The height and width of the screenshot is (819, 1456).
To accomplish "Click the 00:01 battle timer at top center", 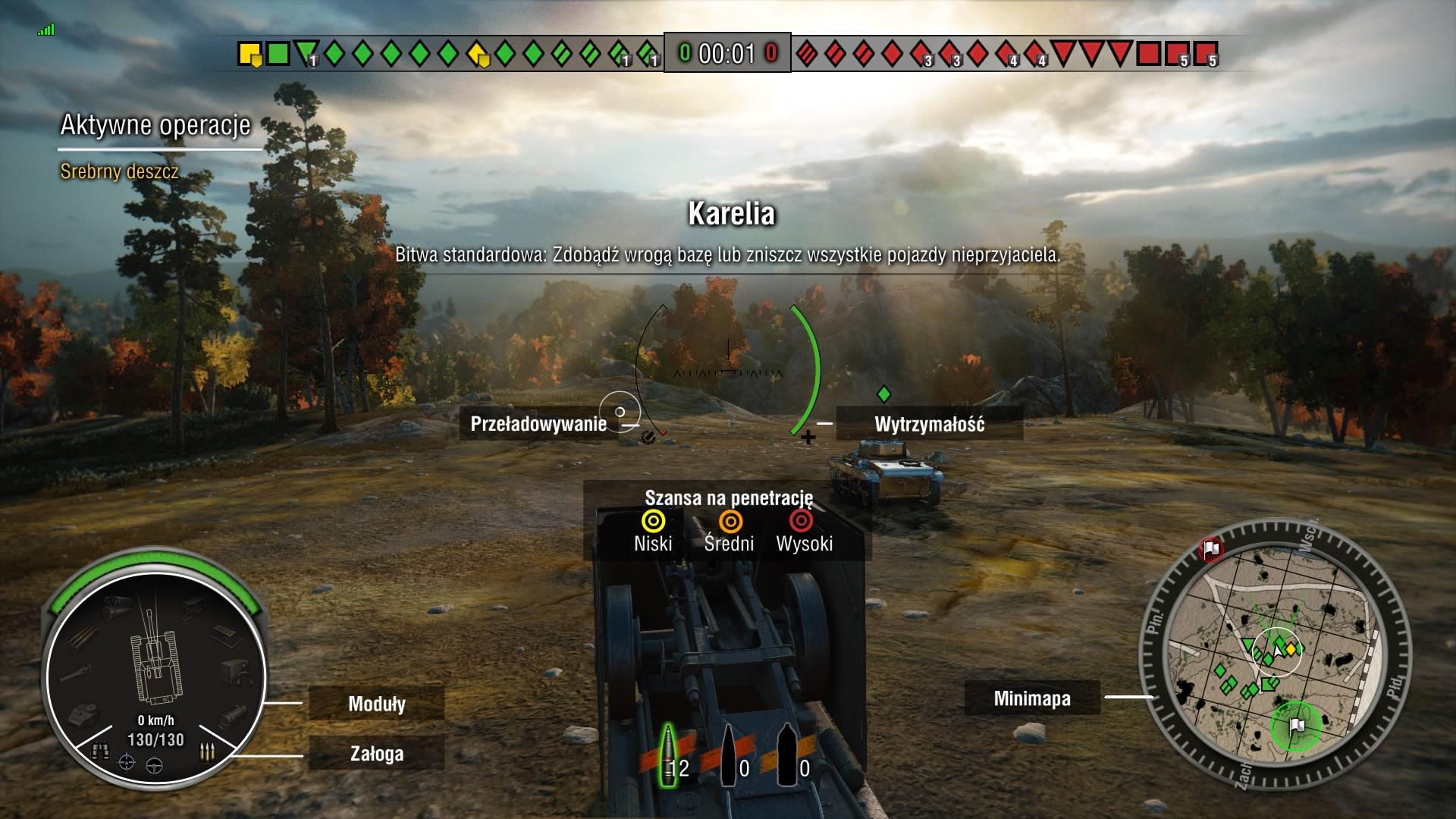I will 726,54.
